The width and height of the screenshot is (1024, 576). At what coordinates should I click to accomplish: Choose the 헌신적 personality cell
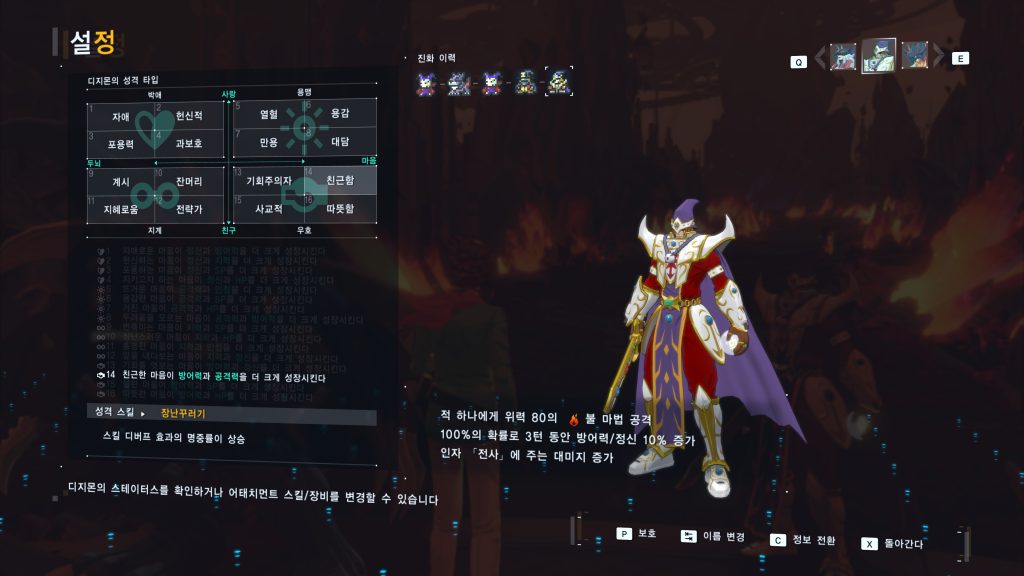(189, 116)
